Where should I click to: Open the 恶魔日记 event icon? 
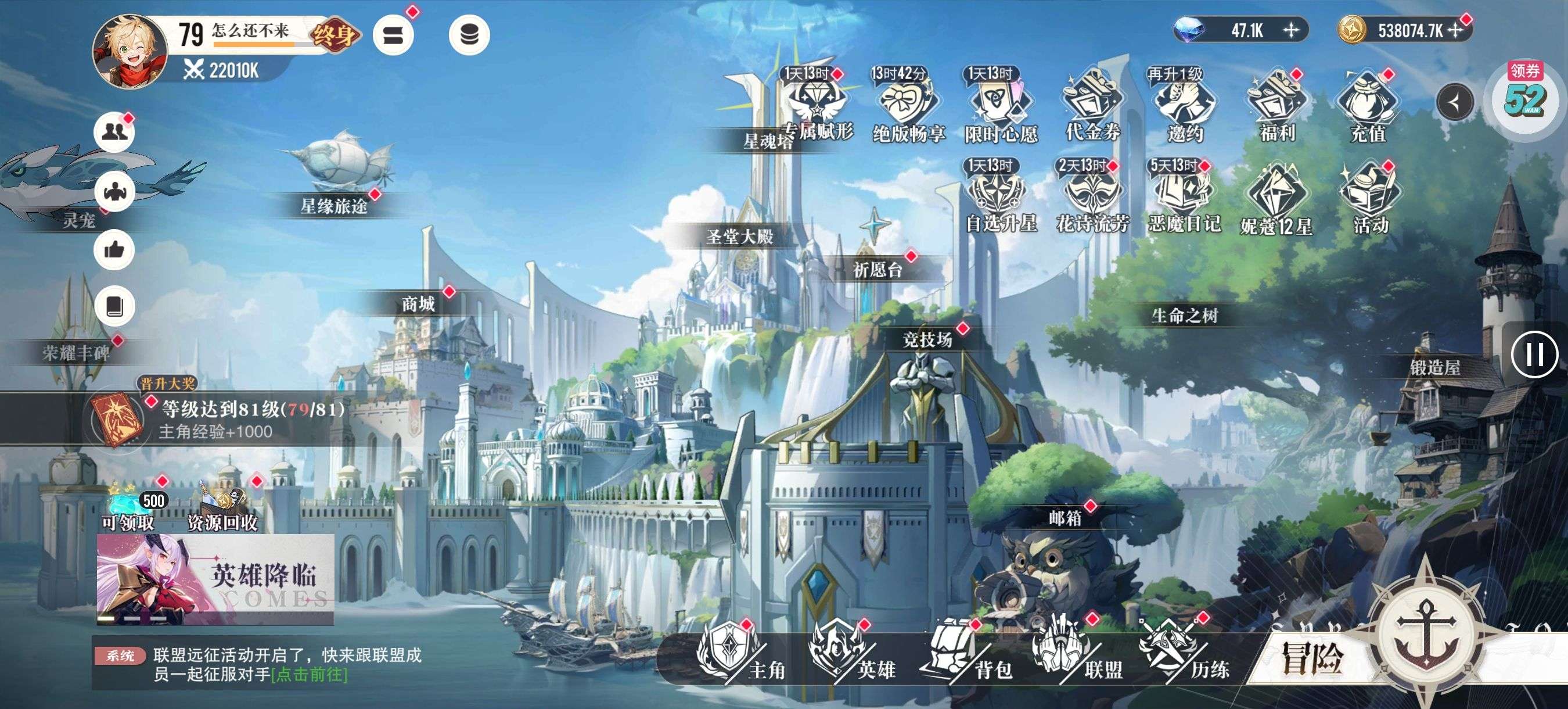coord(1185,198)
